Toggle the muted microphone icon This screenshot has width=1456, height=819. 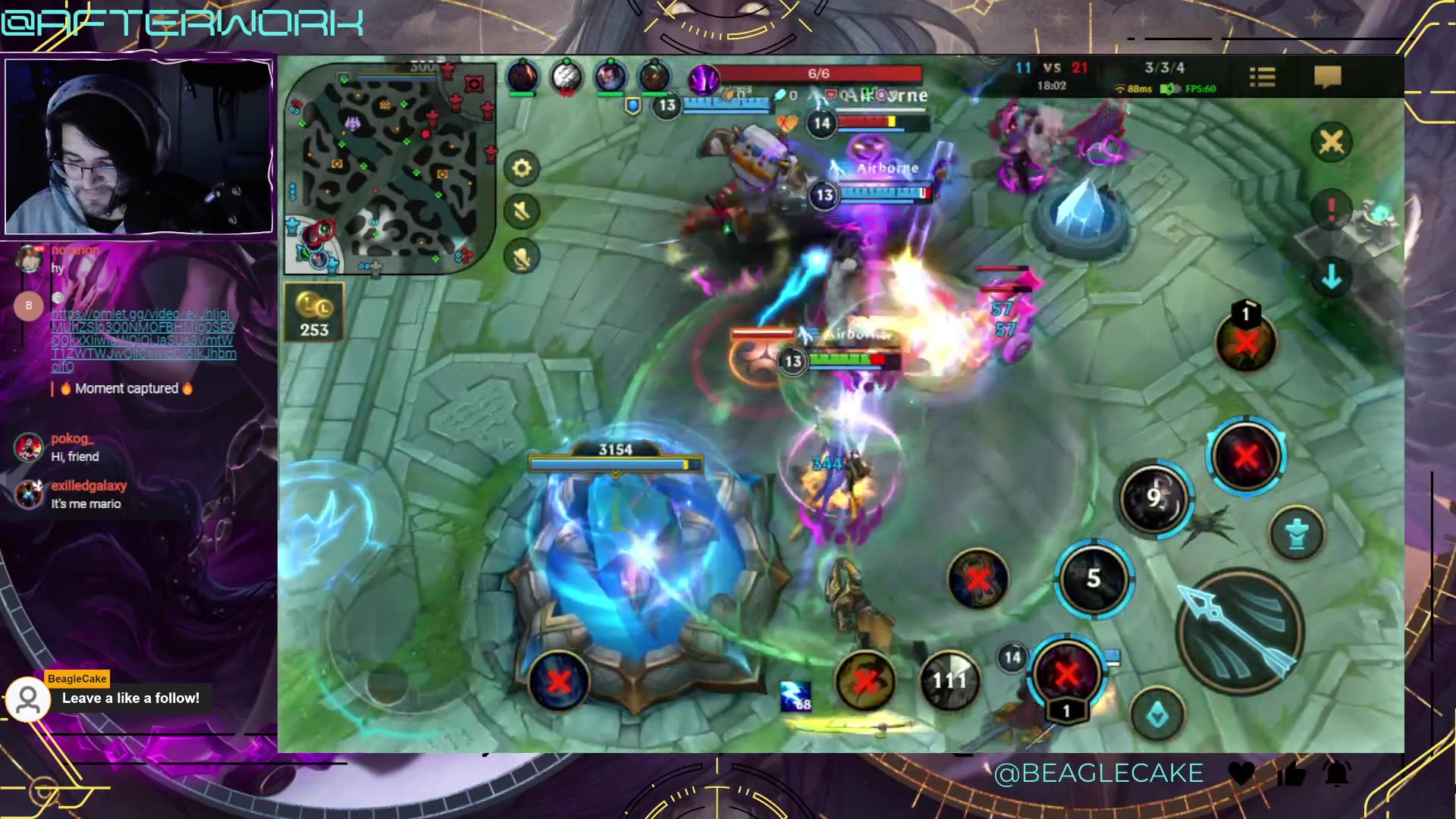(522, 258)
